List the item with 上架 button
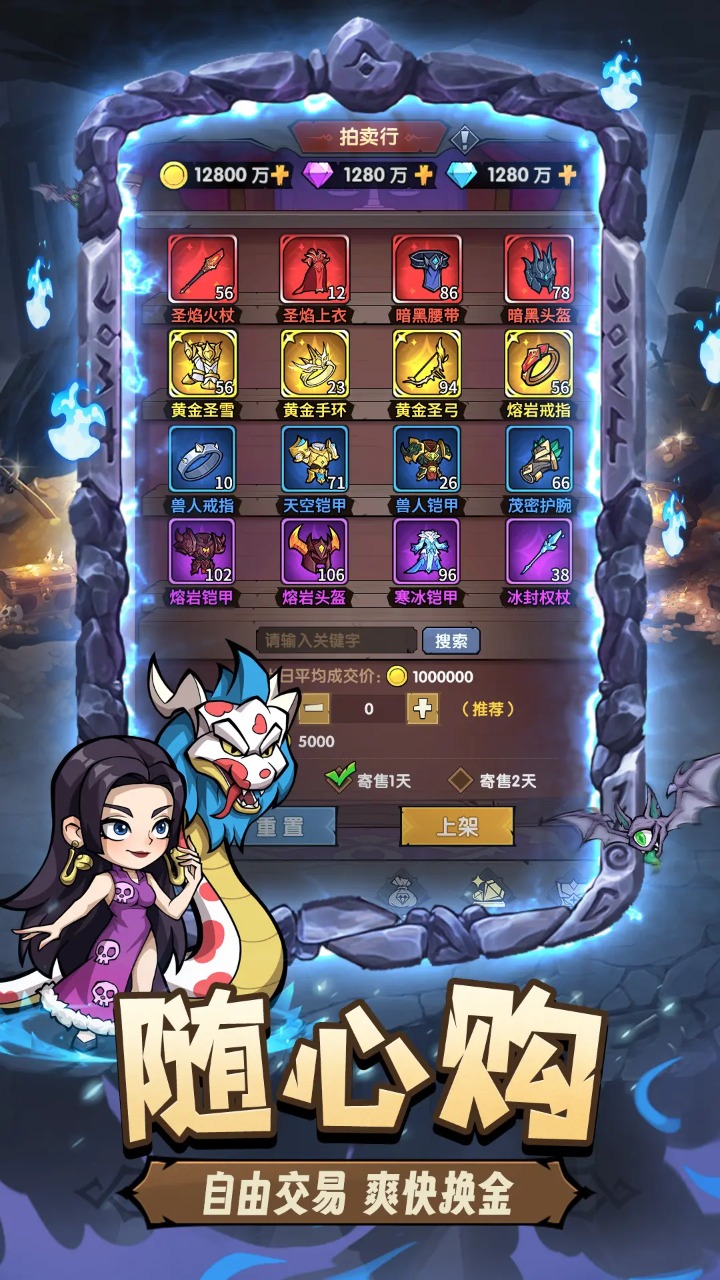The image size is (720, 1280). (457, 827)
